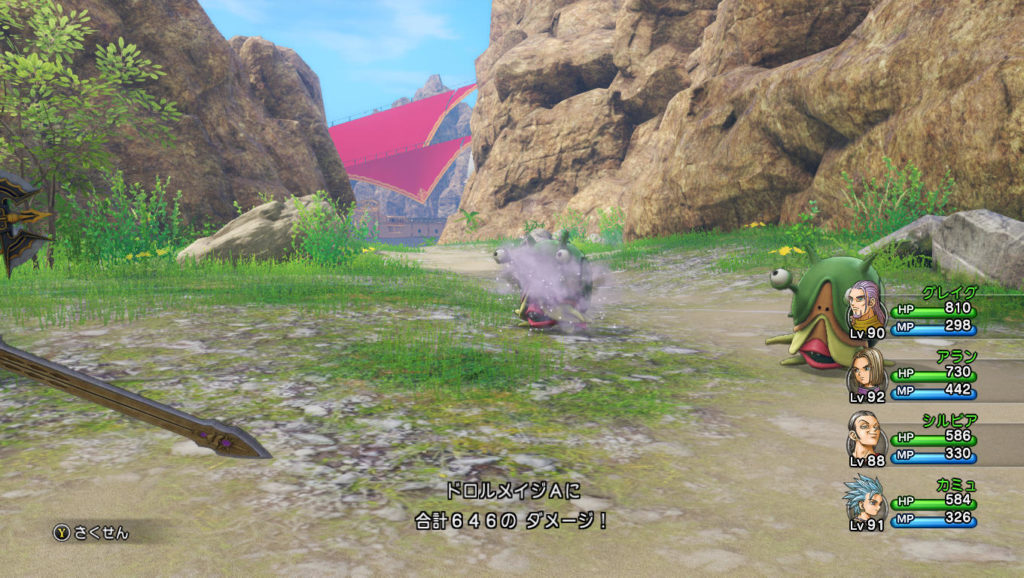This screenshot has width=1024, height=578.
Task: Pick カミュ's party member portrait
Action: [864, 498]
